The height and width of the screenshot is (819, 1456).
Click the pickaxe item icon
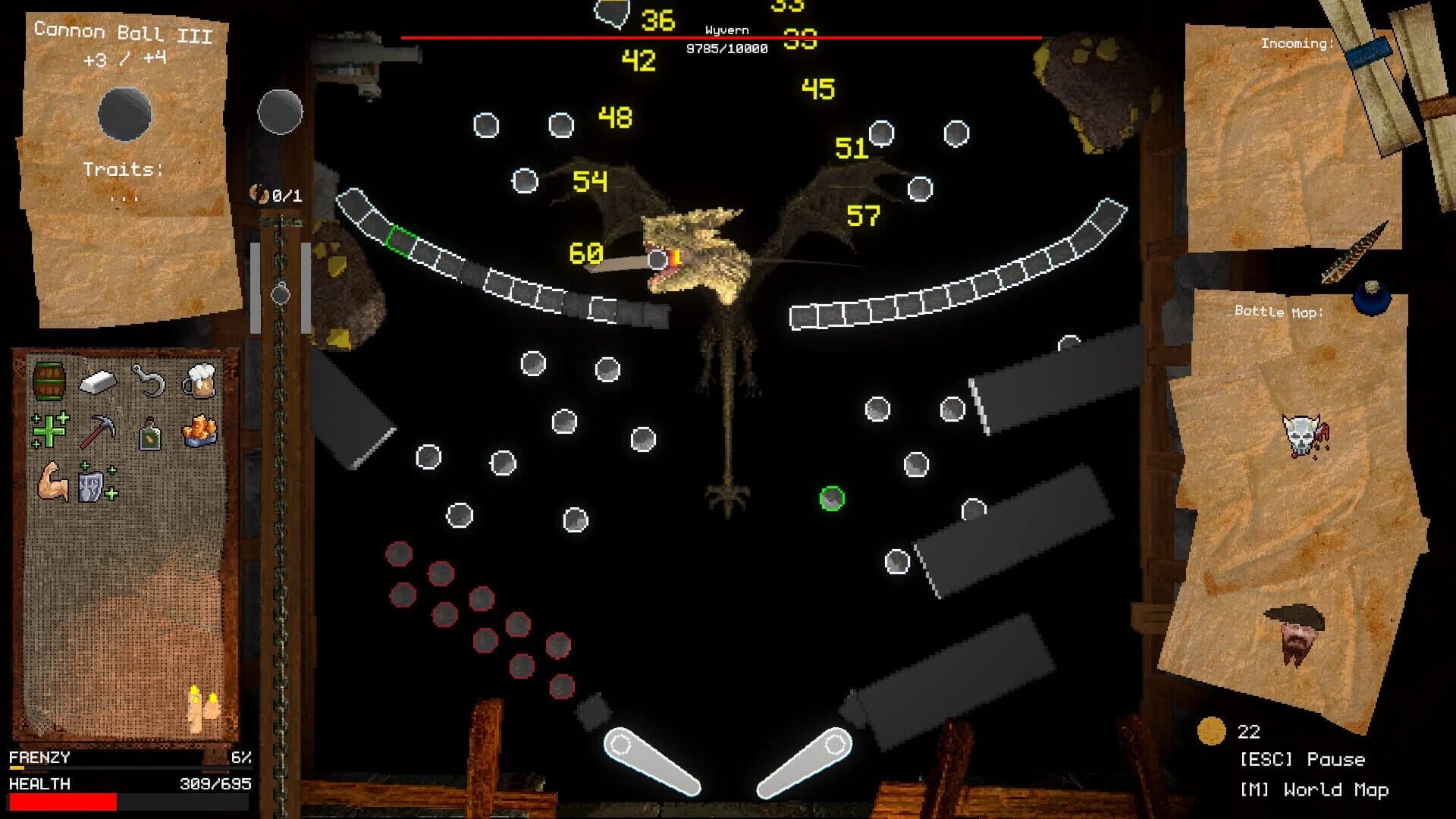pos(99,429)
